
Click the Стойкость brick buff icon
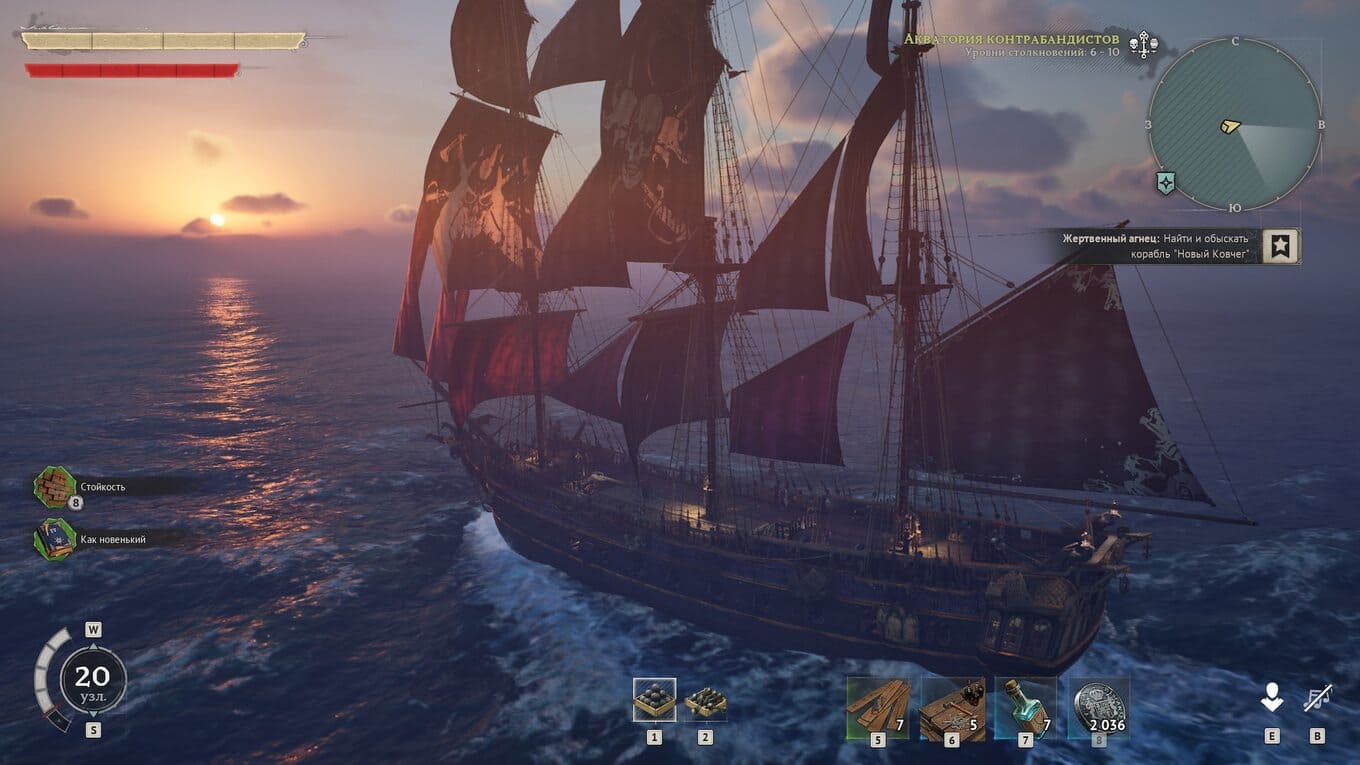pos(55,486)
